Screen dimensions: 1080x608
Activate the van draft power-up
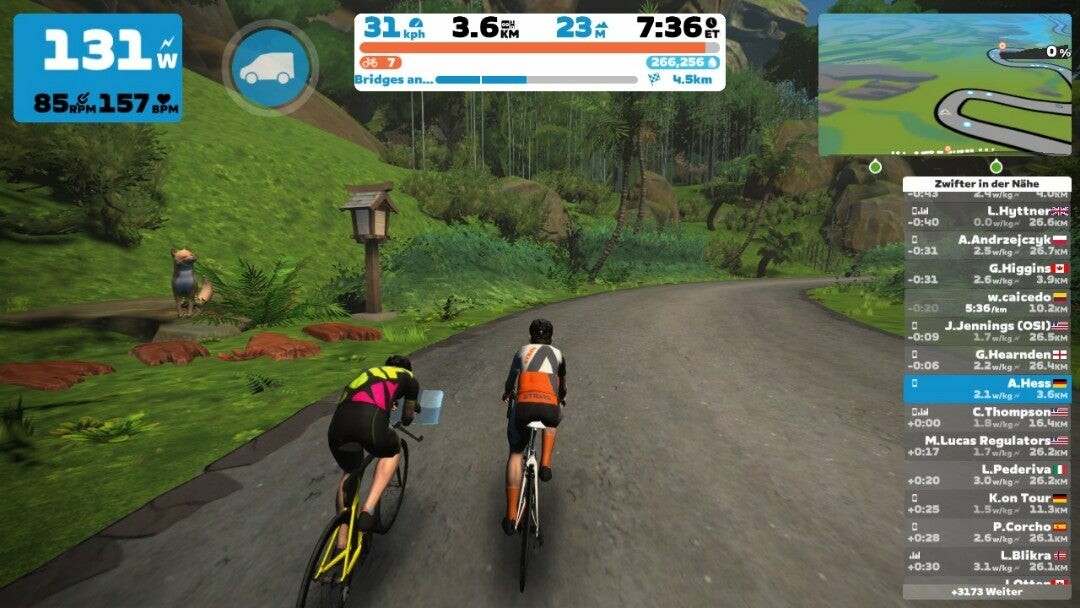pos(270,67)
